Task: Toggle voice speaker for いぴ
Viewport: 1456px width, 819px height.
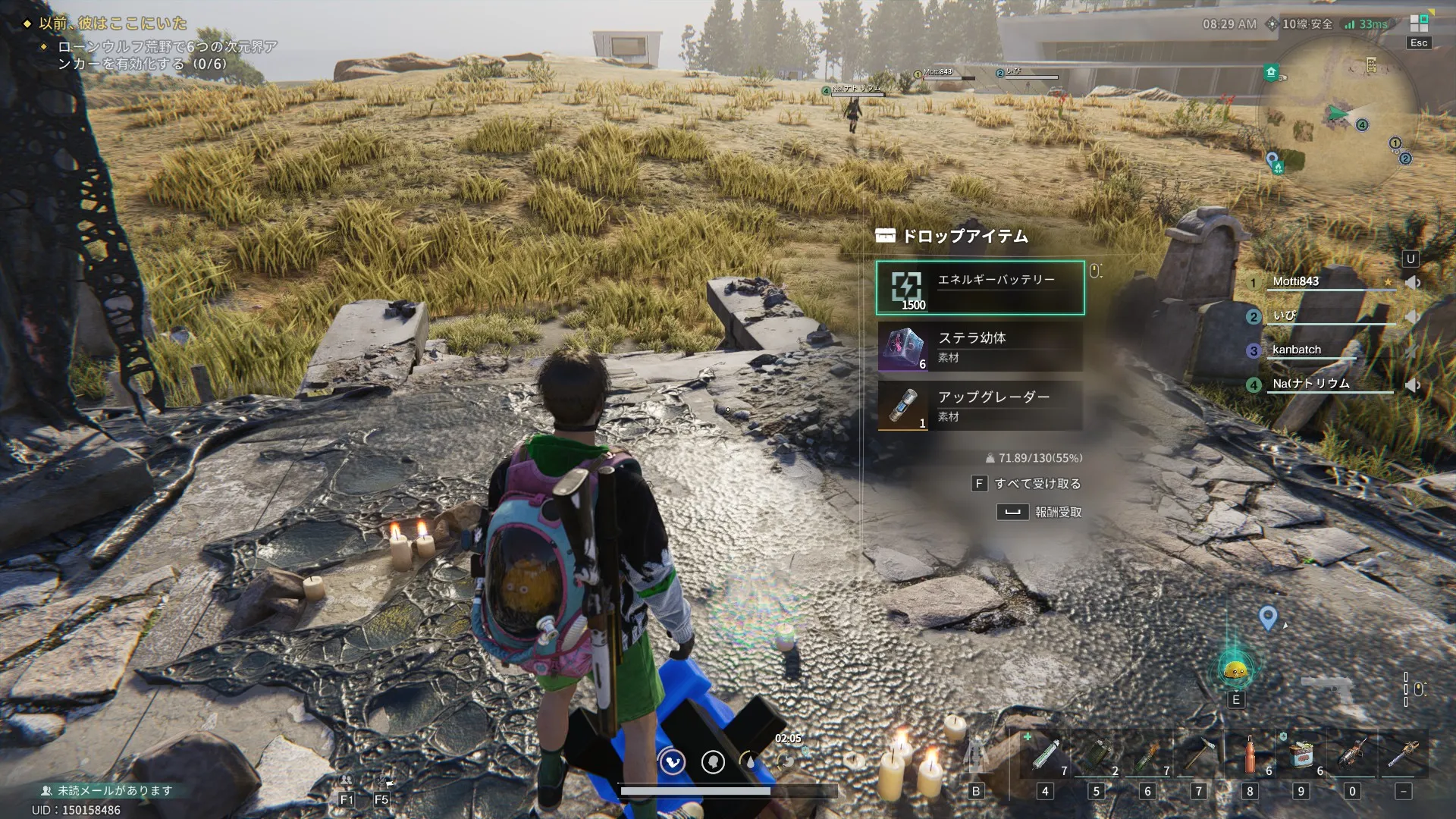Action: 1412,316
